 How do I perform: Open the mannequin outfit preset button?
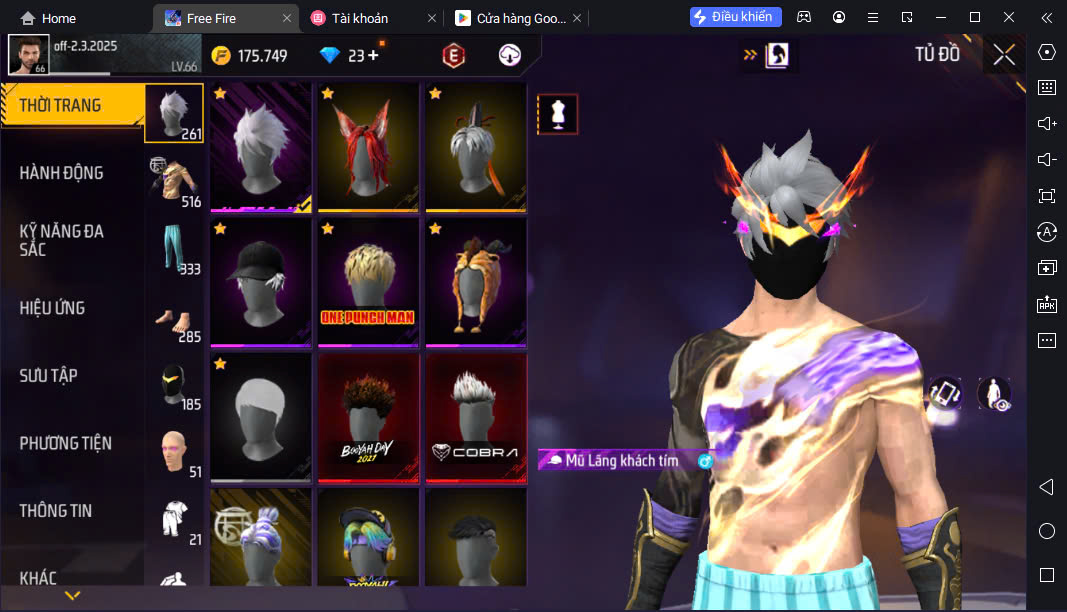558,114
